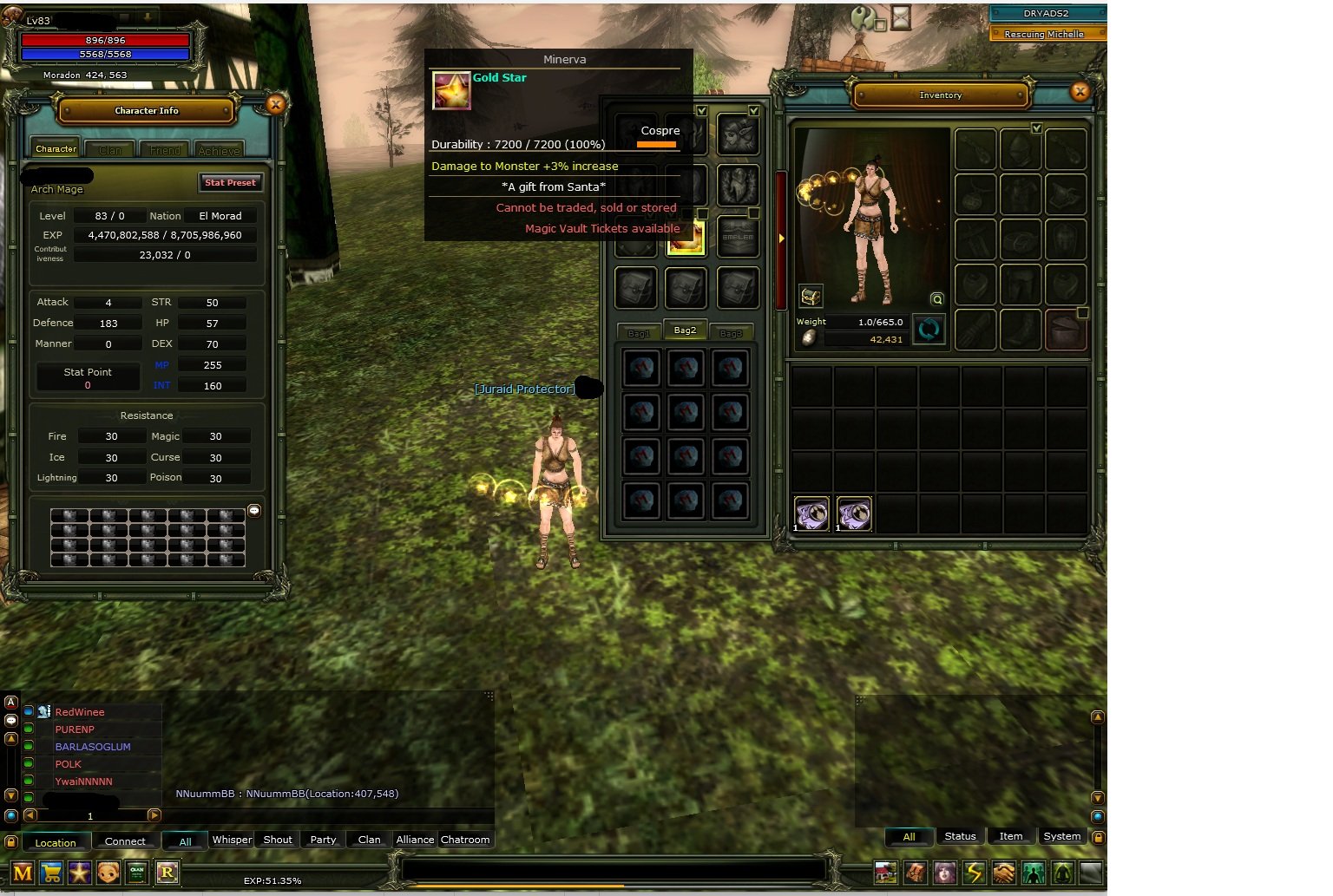
Task: Click the yellow side arrow on the Cospre panel
Action: (780, 237)
